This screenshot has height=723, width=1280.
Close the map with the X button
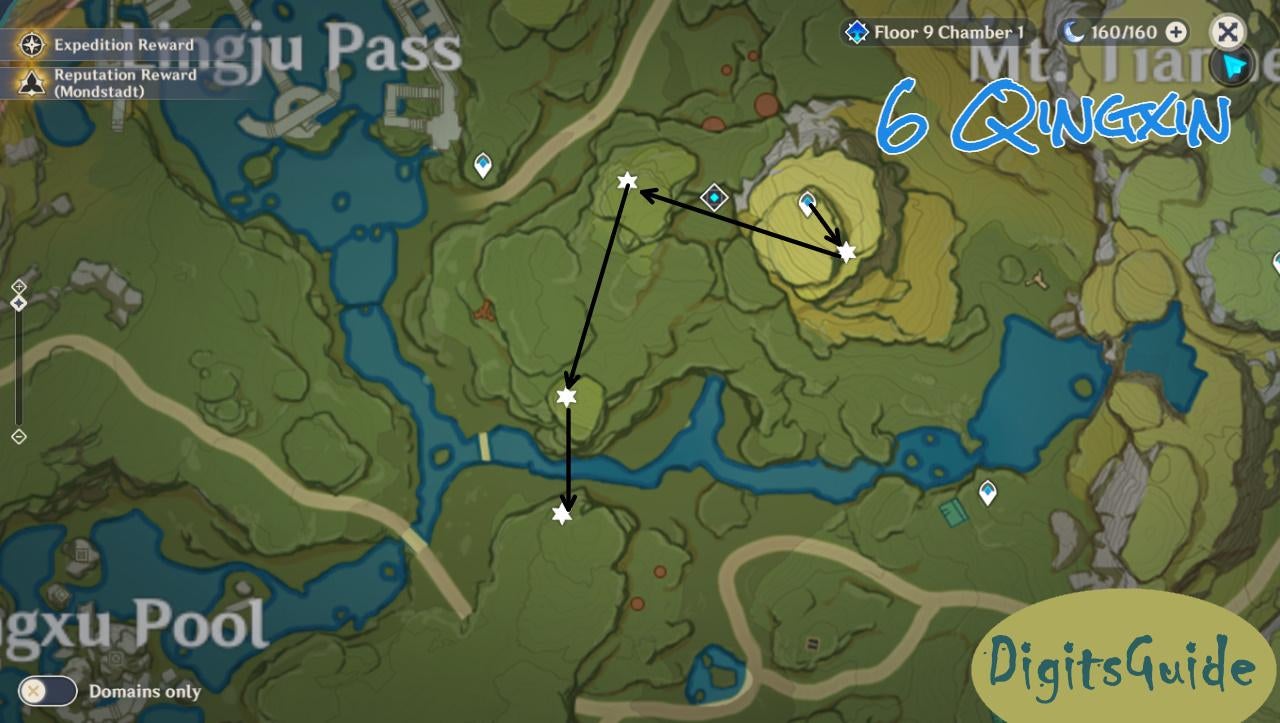1227,29
